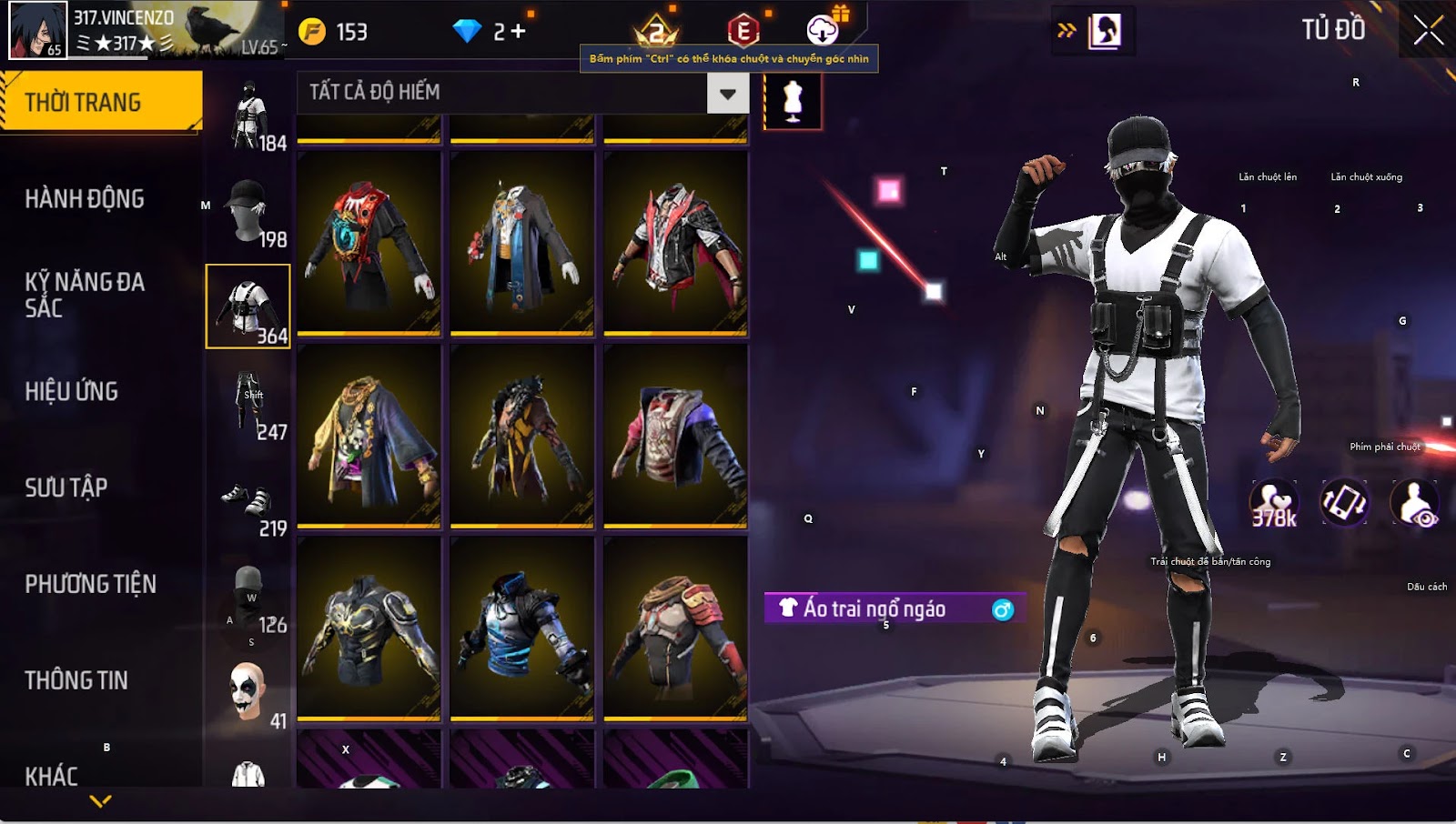Go to the Sưu Tập tab
The width and height of the screenshot is (1456, 824).
(66, 487)
